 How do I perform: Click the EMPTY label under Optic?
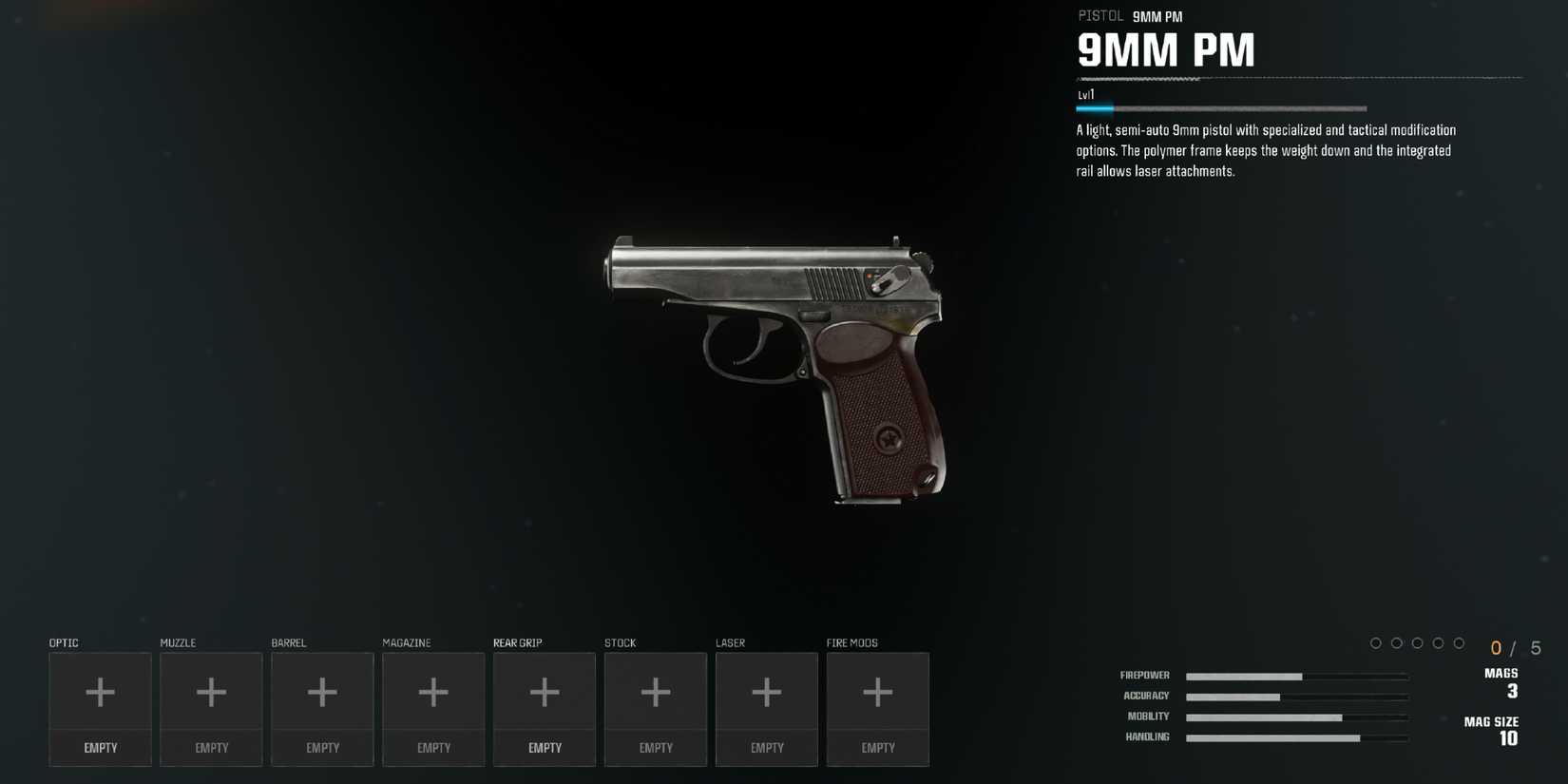point(100,748)
